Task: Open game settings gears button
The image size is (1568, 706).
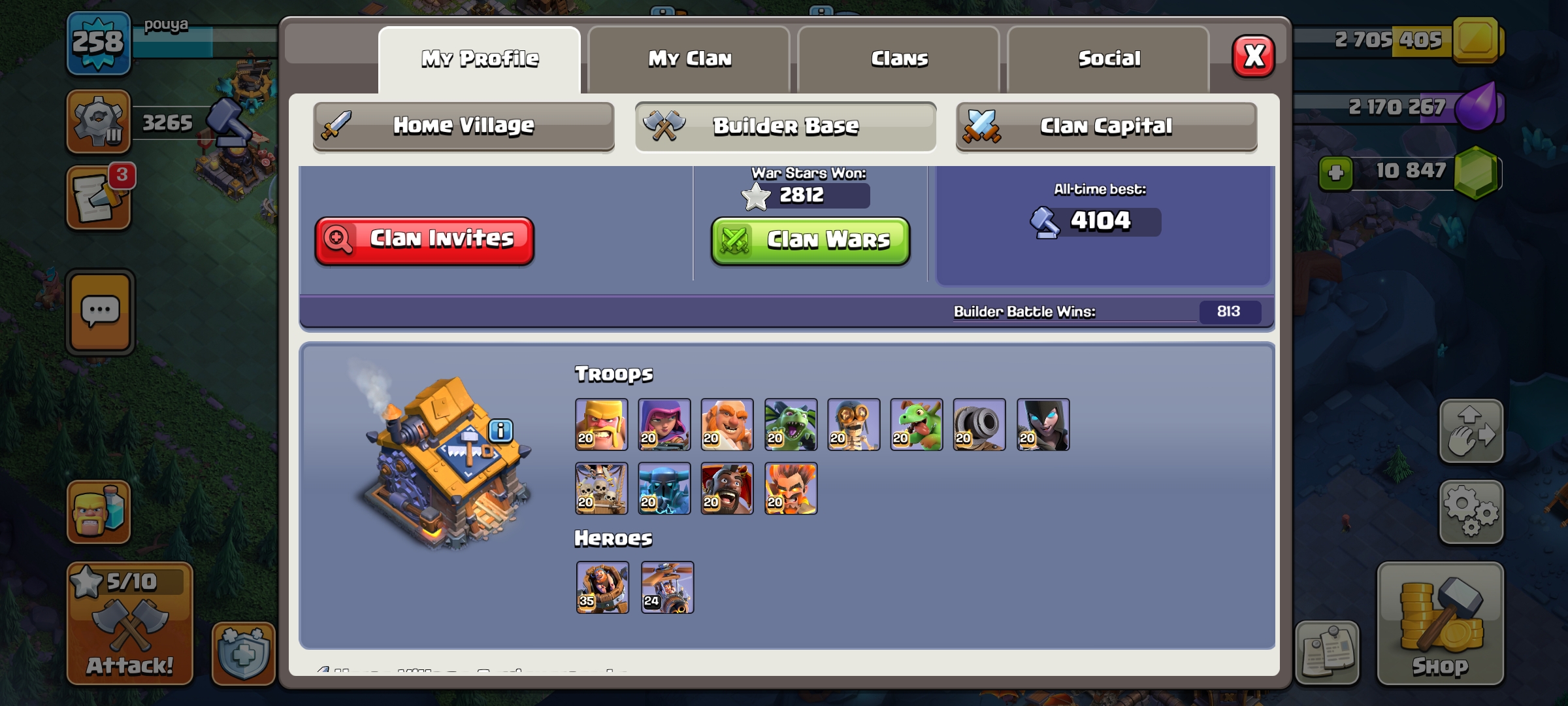Action: tap(1471, 512)
